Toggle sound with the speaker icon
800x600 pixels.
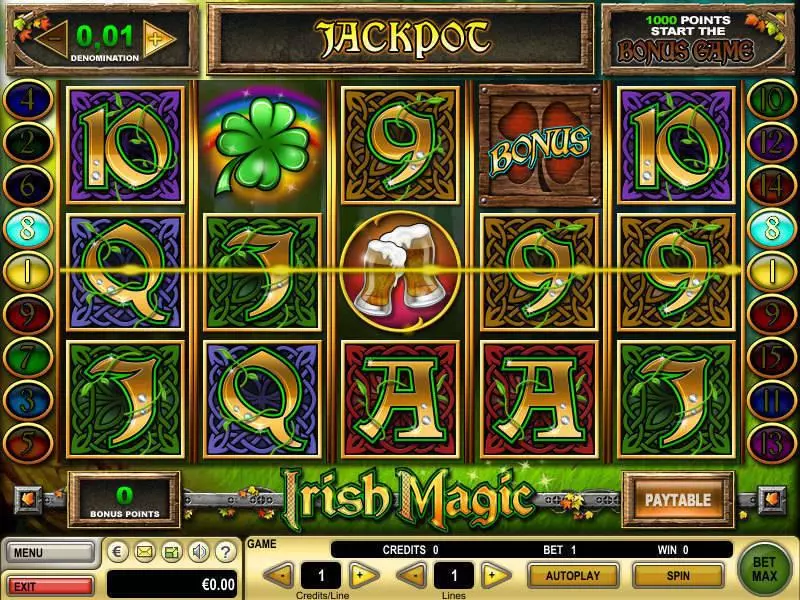click(x=199, y=551)
